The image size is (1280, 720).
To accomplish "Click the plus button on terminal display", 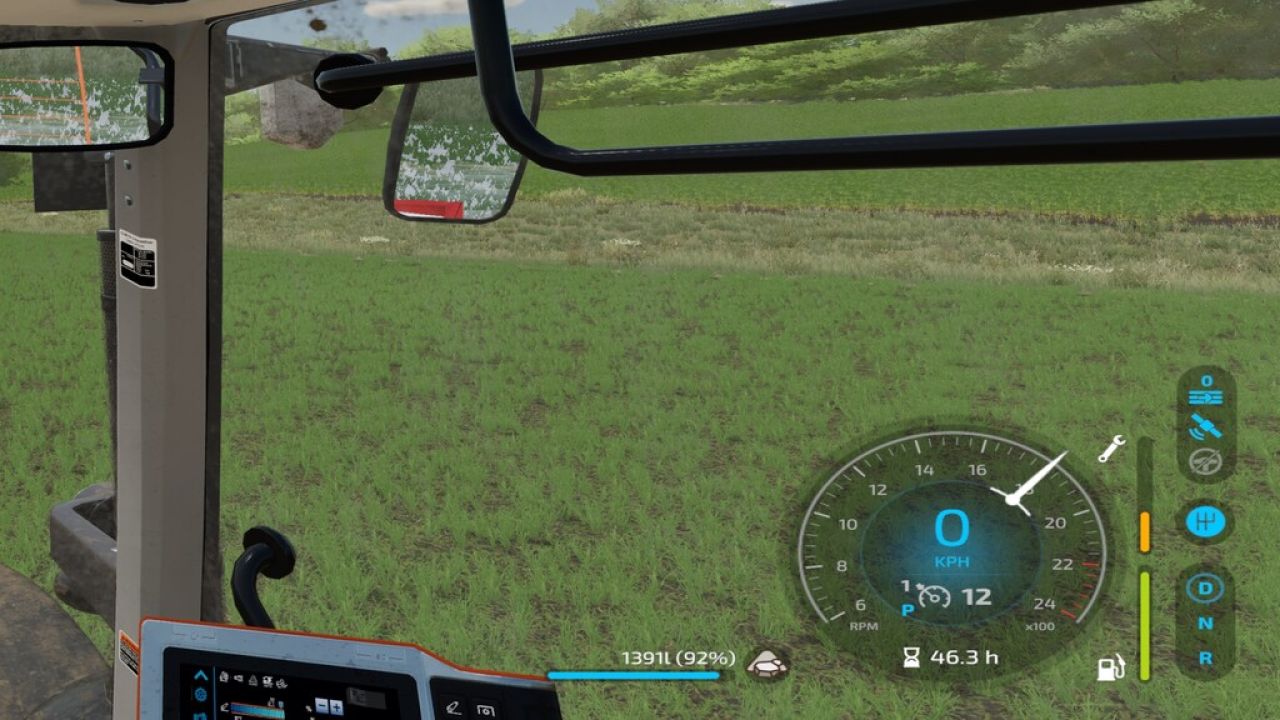I will (336, 708).
